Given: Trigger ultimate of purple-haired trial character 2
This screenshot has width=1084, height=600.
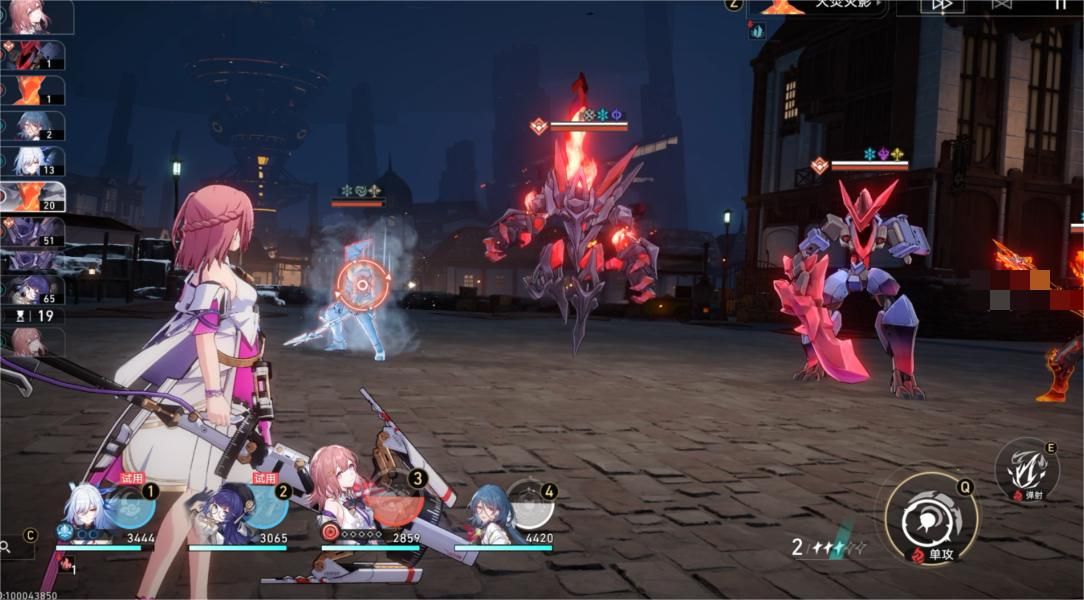Looking at the screenshot, I should [264, 506].
